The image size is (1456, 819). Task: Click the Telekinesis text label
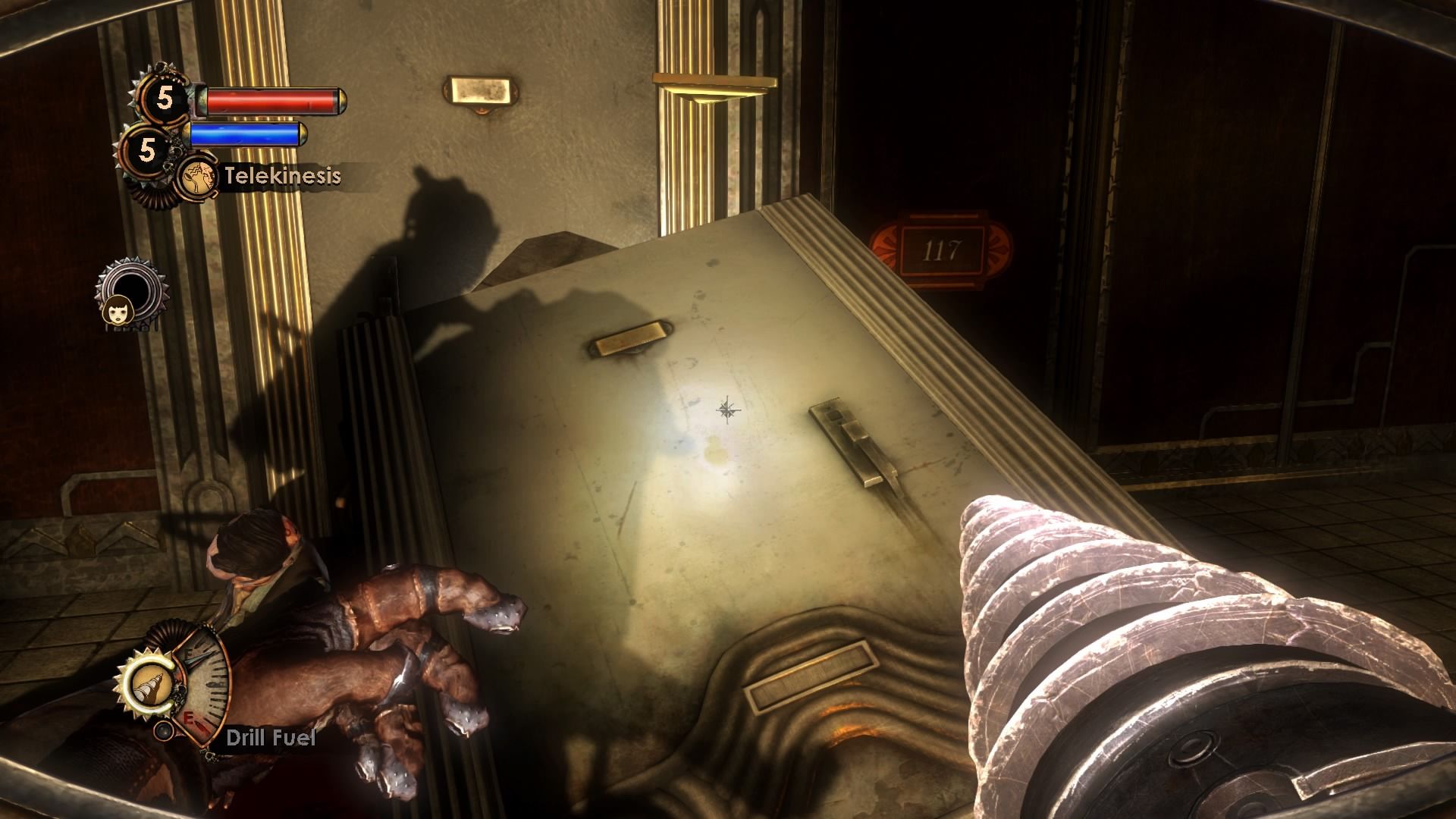coord(281,176)
